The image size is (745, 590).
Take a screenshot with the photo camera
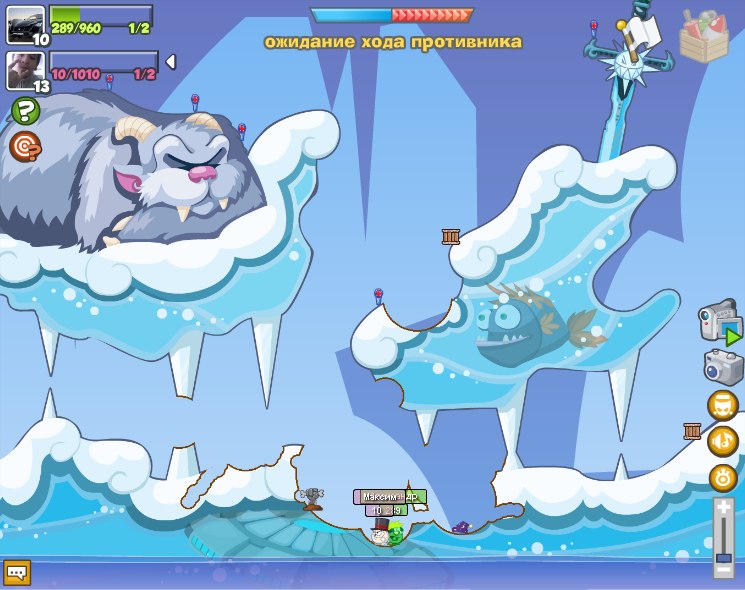[722, 367]
